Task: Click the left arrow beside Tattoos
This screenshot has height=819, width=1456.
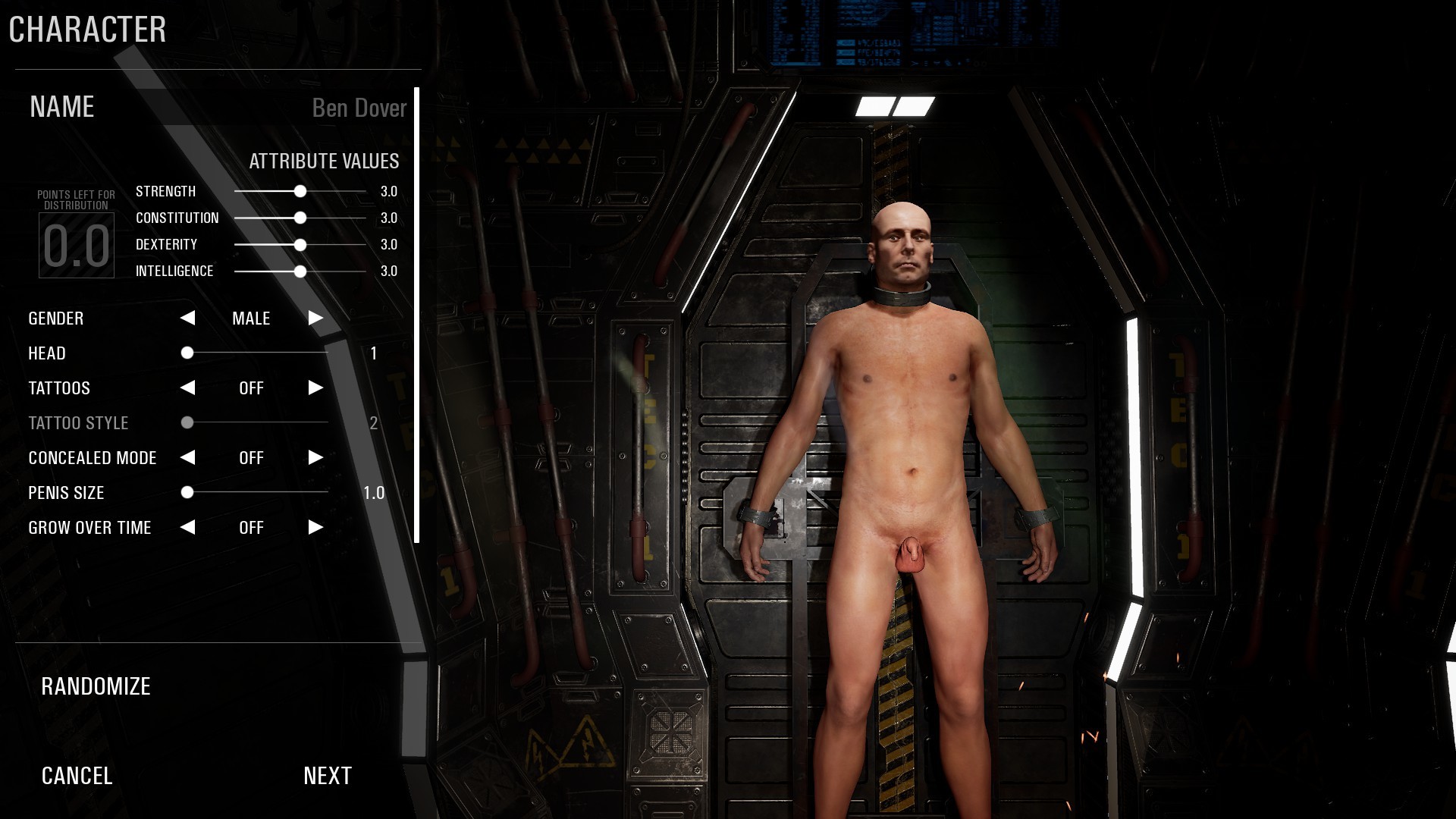Action: pos(188,388)
